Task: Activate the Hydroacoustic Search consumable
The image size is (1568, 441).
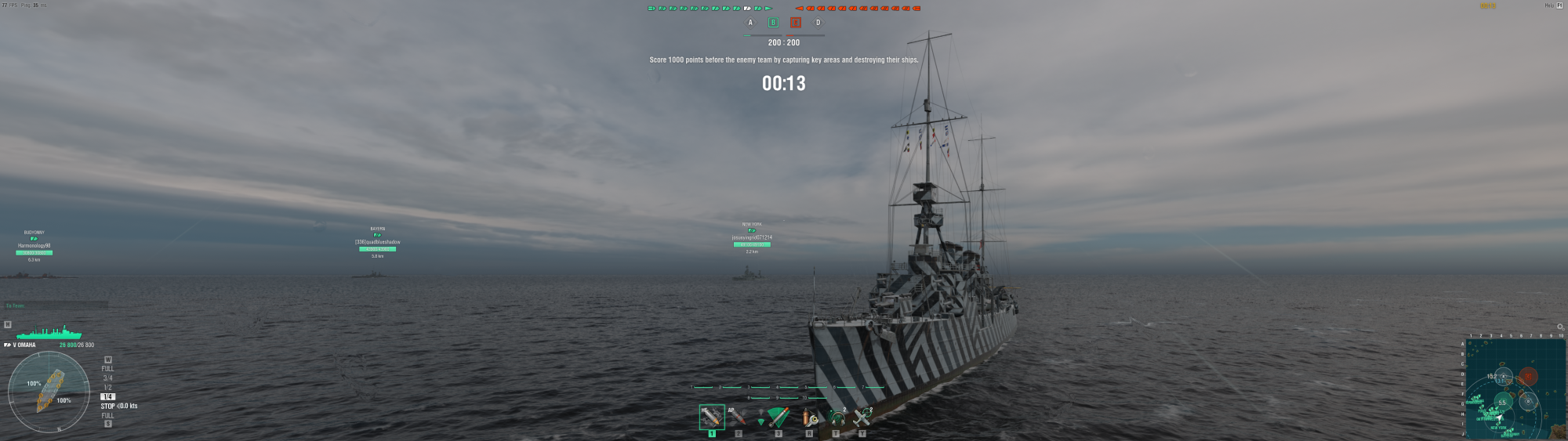Action: [x=837, y=418]
